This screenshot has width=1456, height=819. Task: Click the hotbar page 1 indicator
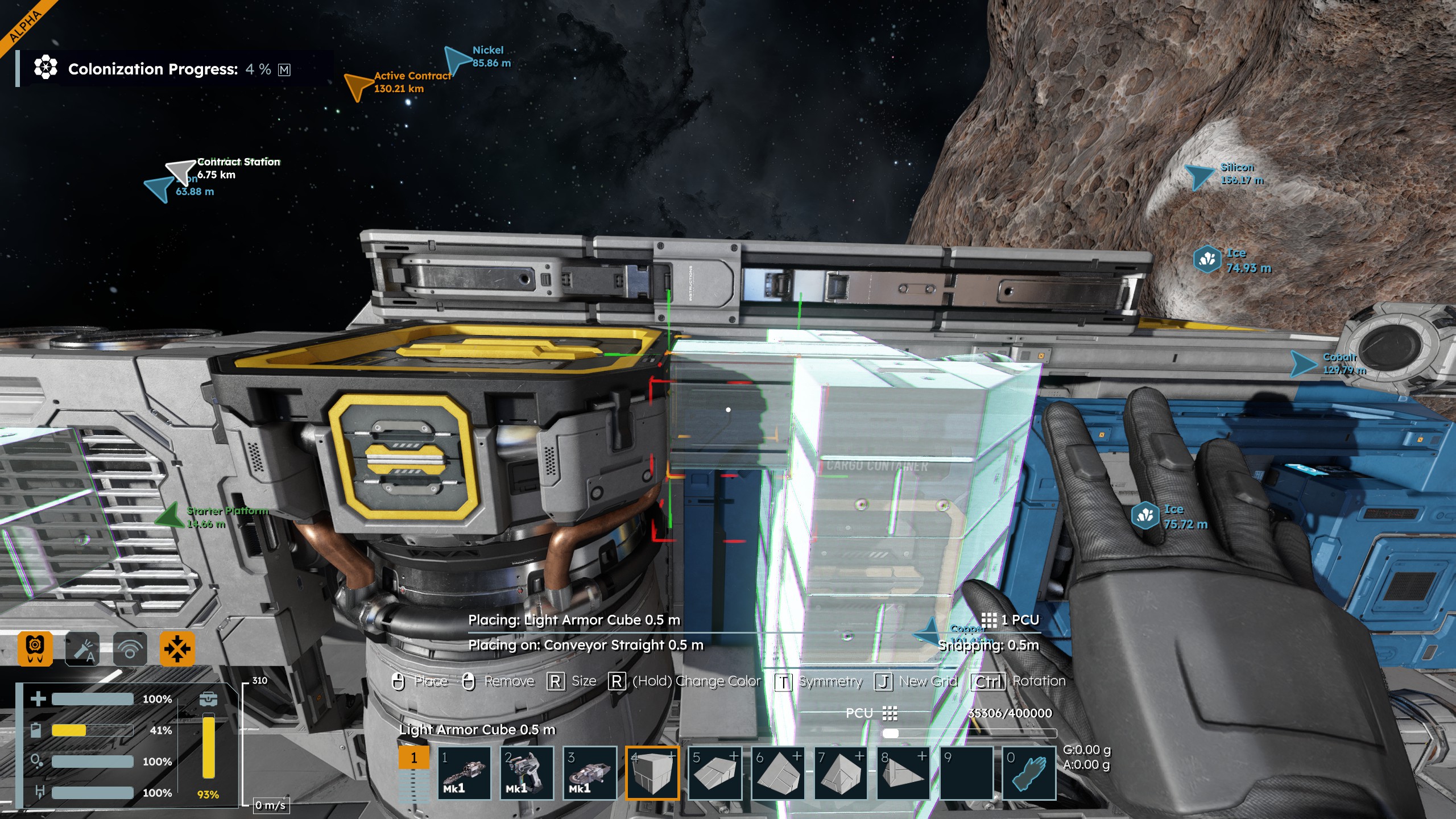pos(413,758)
